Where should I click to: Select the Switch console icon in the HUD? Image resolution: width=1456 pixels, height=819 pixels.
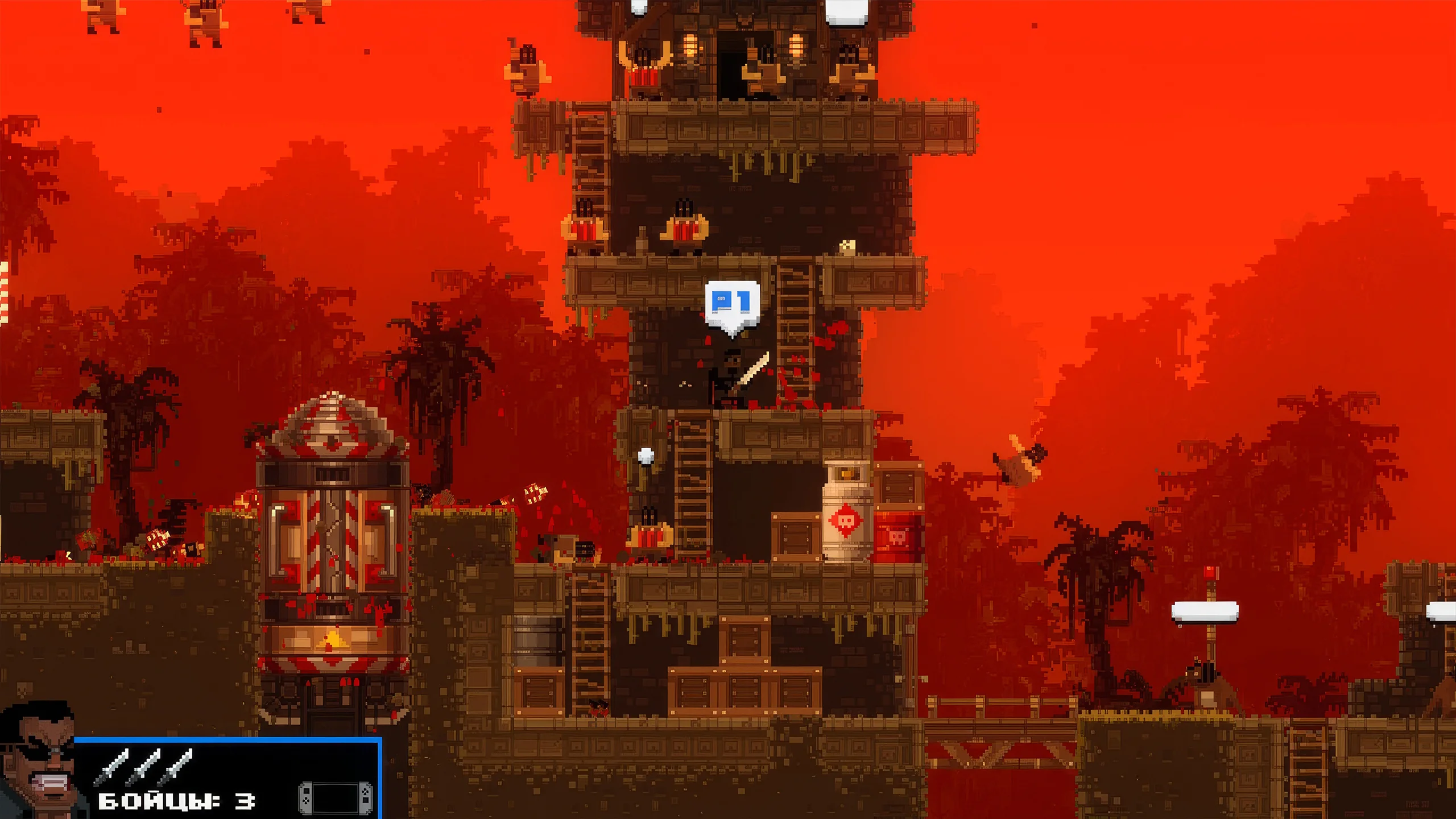336,797
